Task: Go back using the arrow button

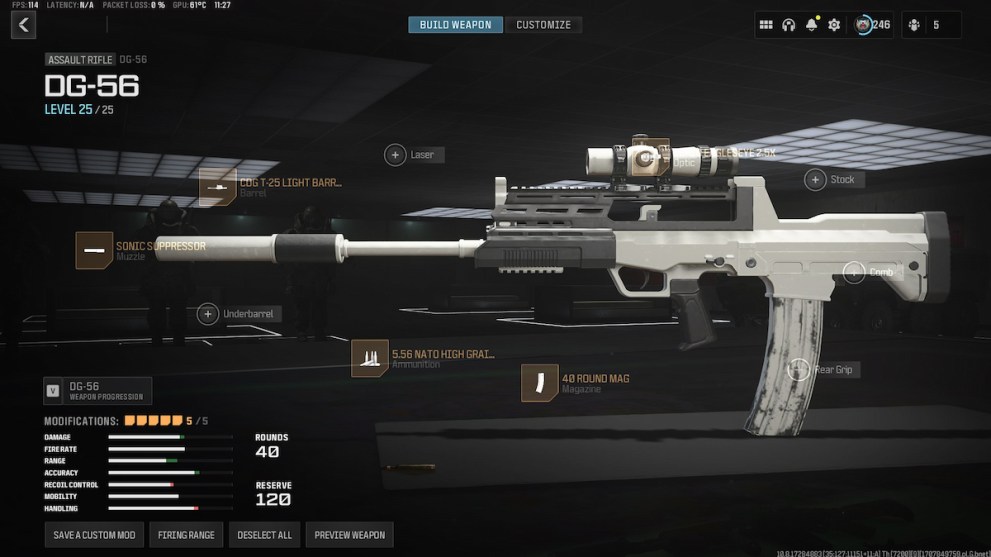Action: (23, 25)
